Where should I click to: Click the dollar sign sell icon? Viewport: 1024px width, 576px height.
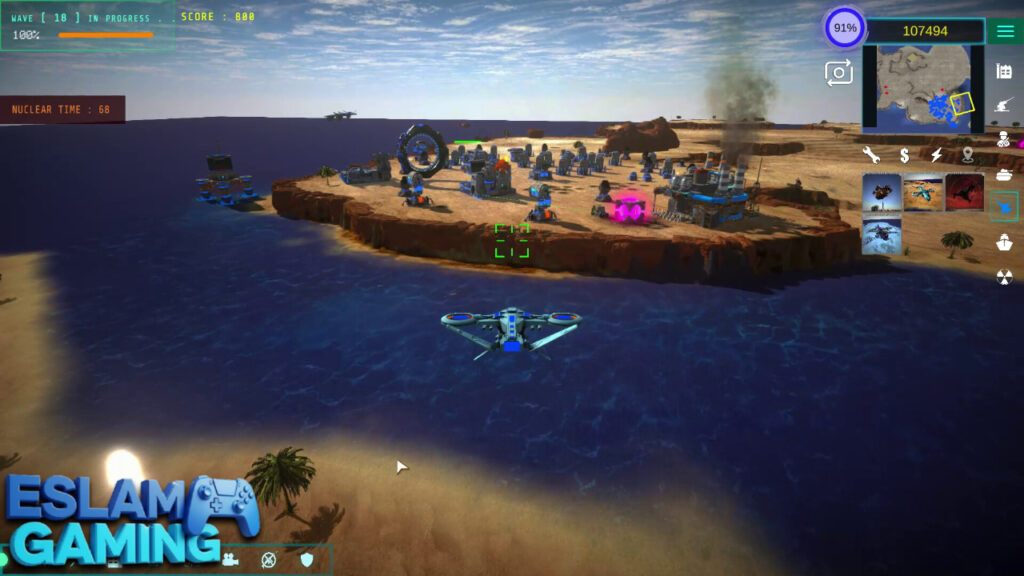904,155
